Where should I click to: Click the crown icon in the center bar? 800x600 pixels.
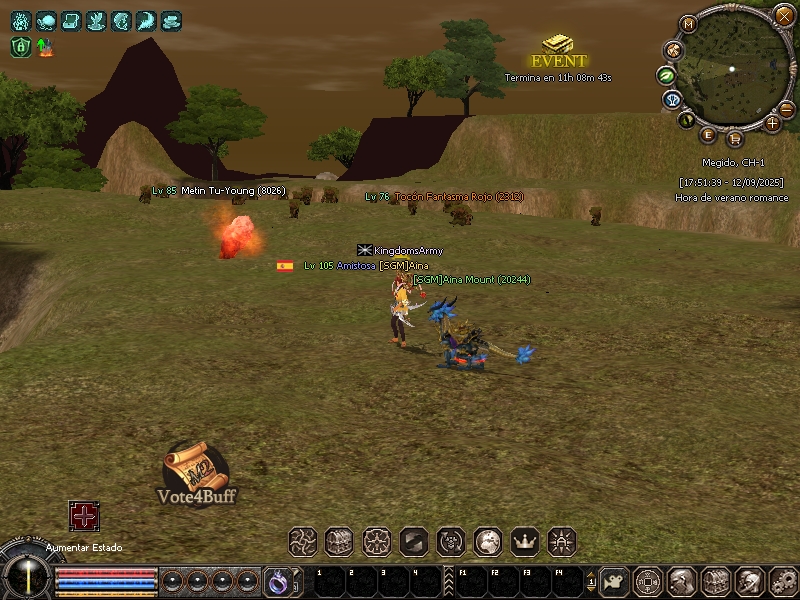coord(525,542)
